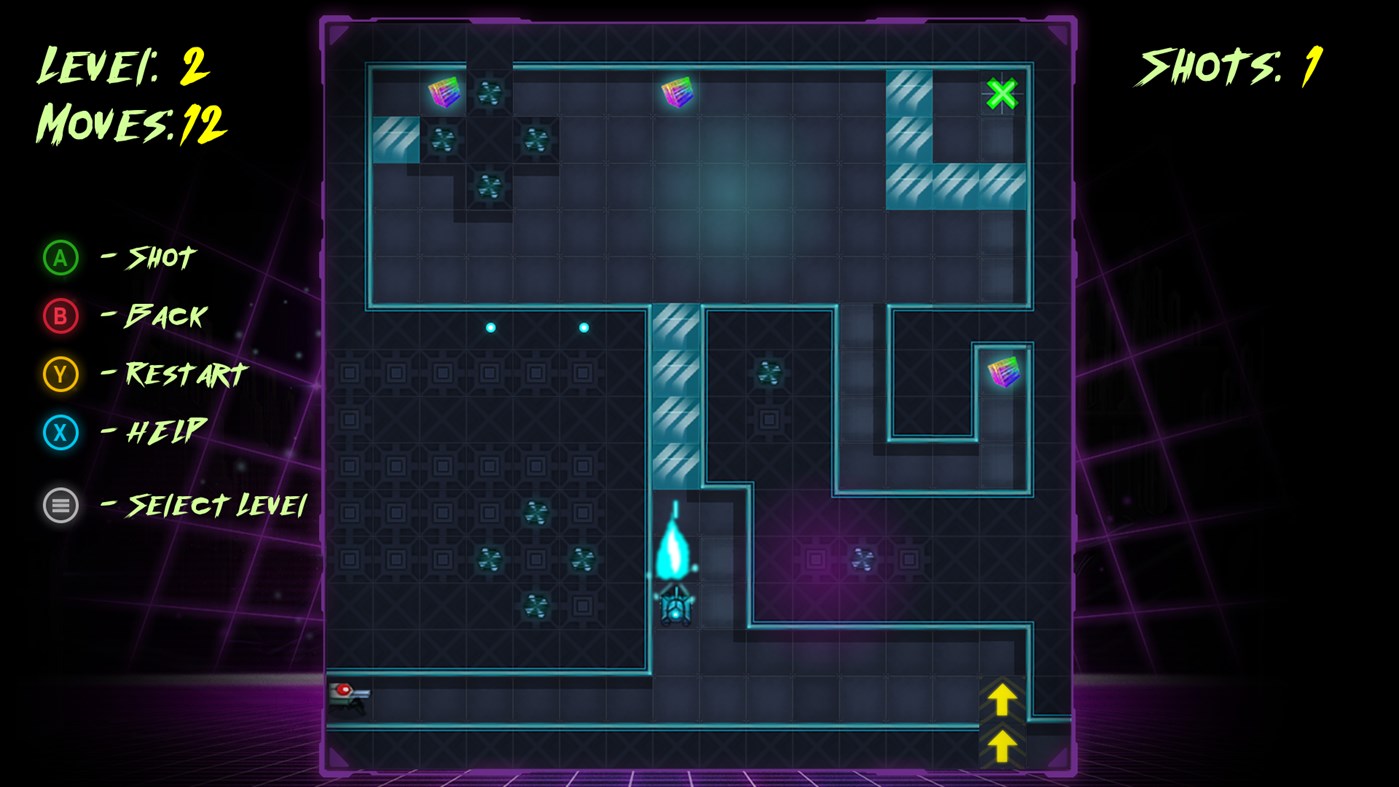Click the fan tile near the center-right corridor
Image resolution: width=1399 pixels, height=787 pixels.
[769, 372]
